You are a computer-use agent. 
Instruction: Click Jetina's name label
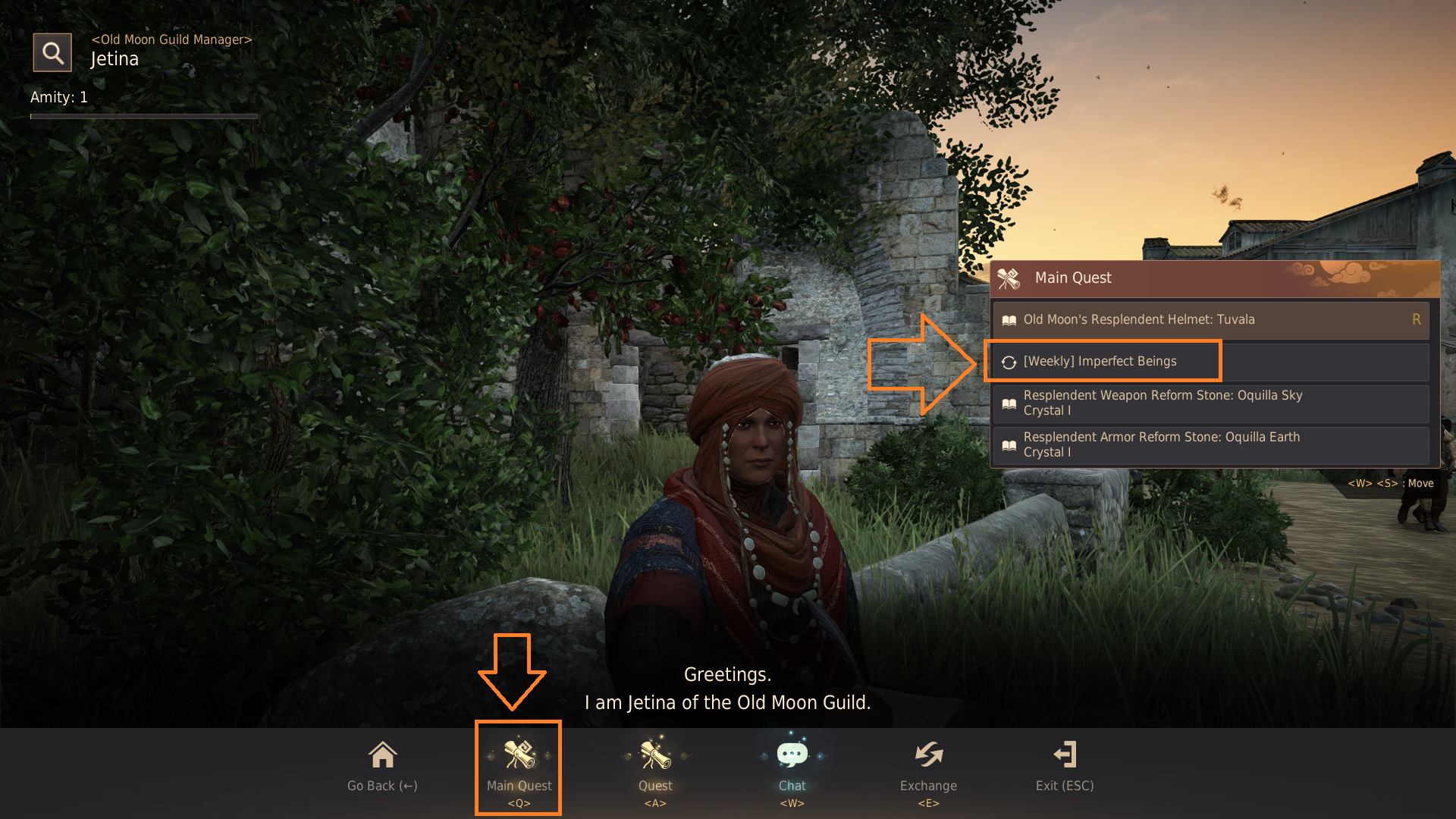coord(115,58)
